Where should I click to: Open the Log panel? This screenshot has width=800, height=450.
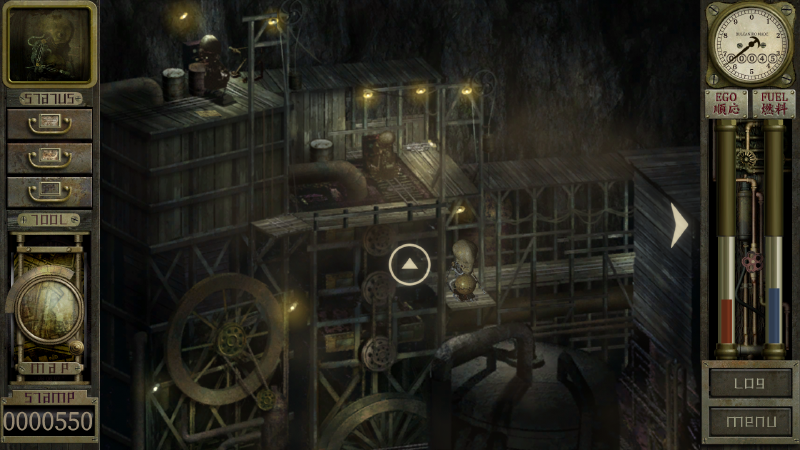click(749, 382)
